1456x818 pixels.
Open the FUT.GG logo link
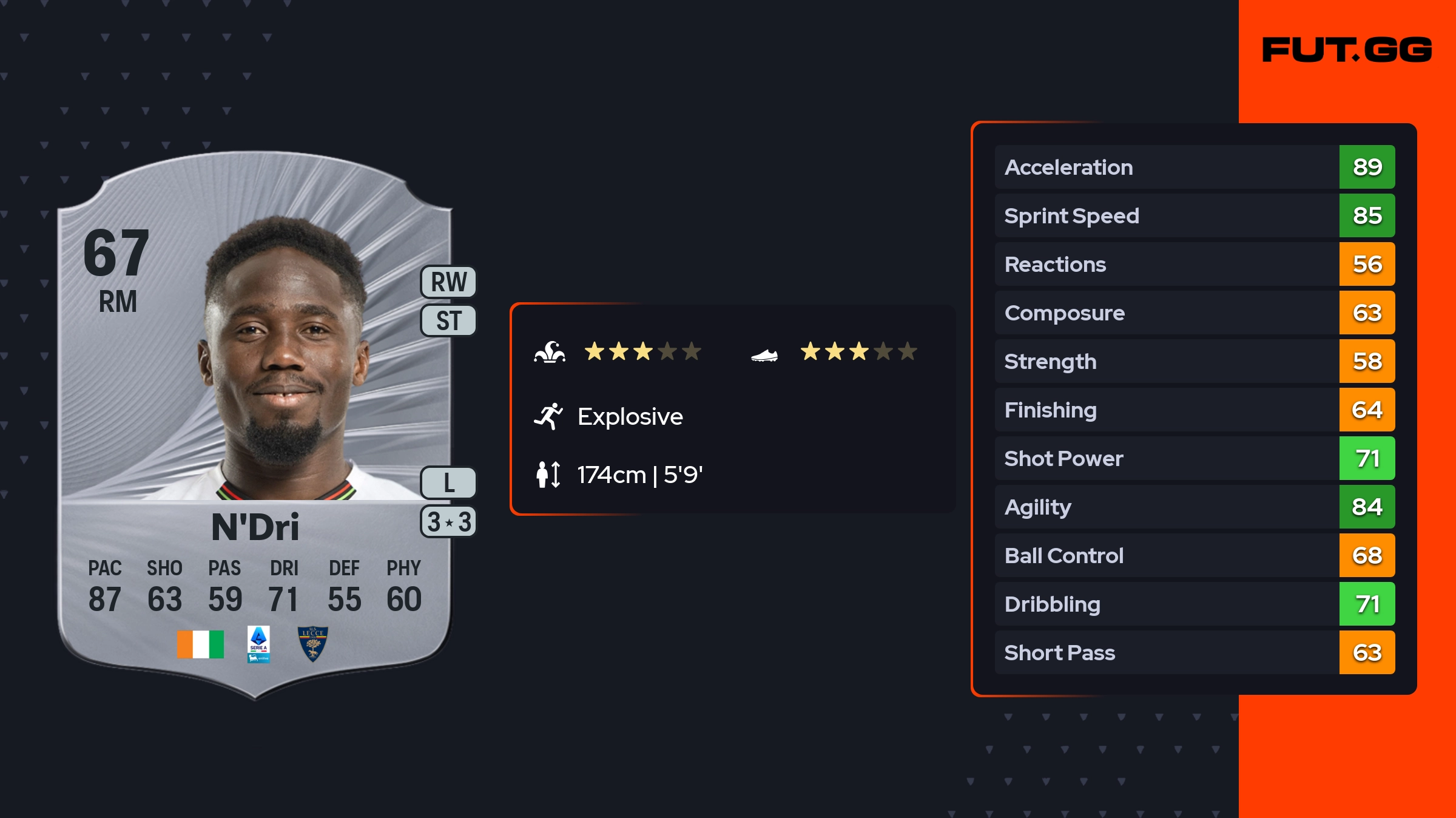[1347, 50]
